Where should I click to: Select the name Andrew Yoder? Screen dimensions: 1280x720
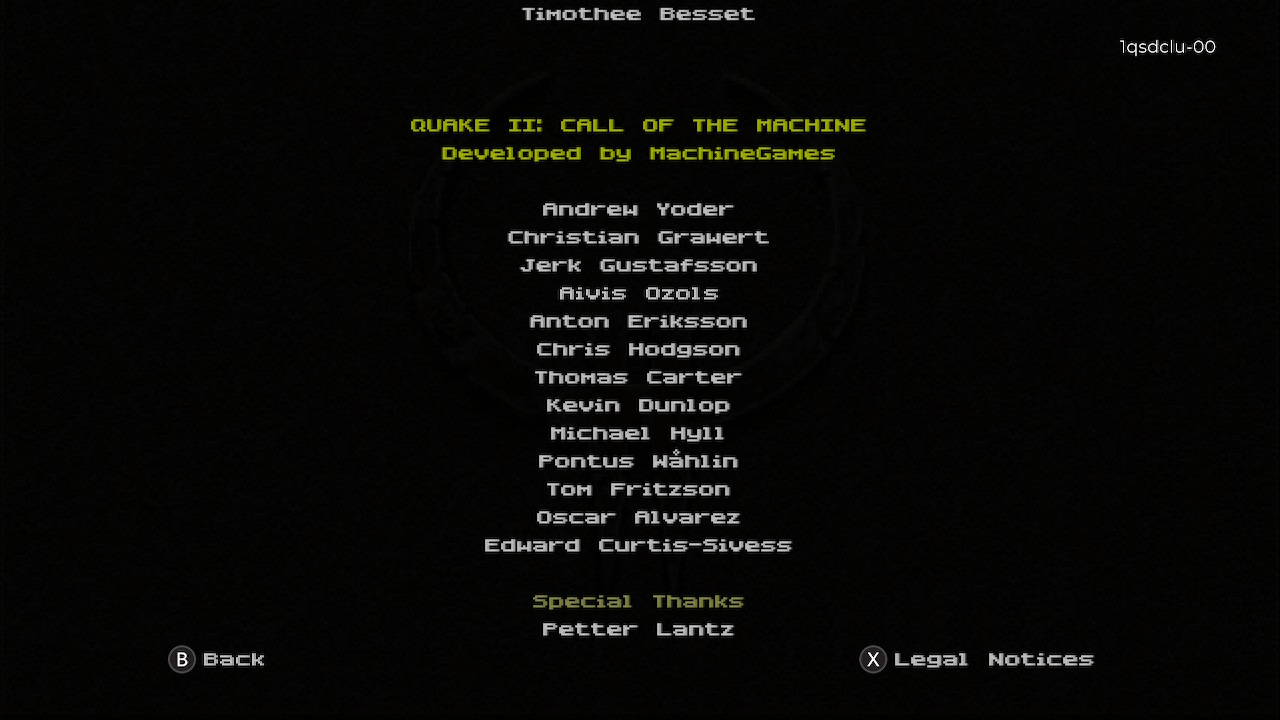(638, 209)
